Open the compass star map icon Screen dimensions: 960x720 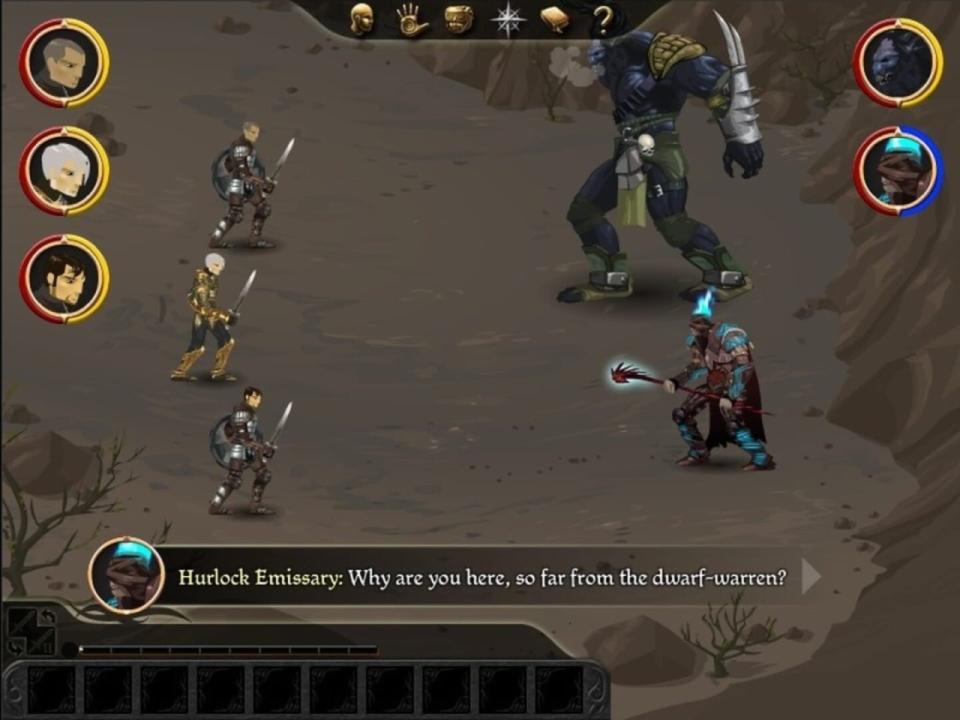(x=508, y=20)
